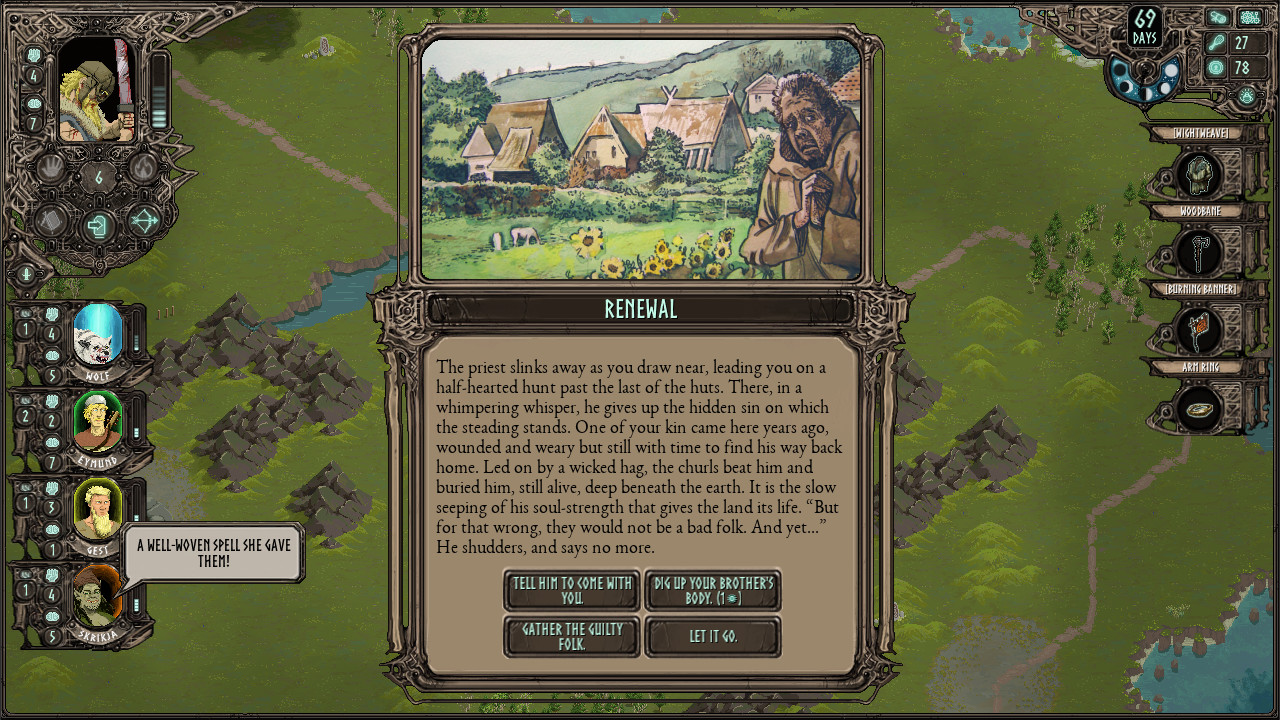The width and height of the screenshot is (1280, 720).
Task: Open the moon phase calendar dial
Action: click(x=1143, y=80)
